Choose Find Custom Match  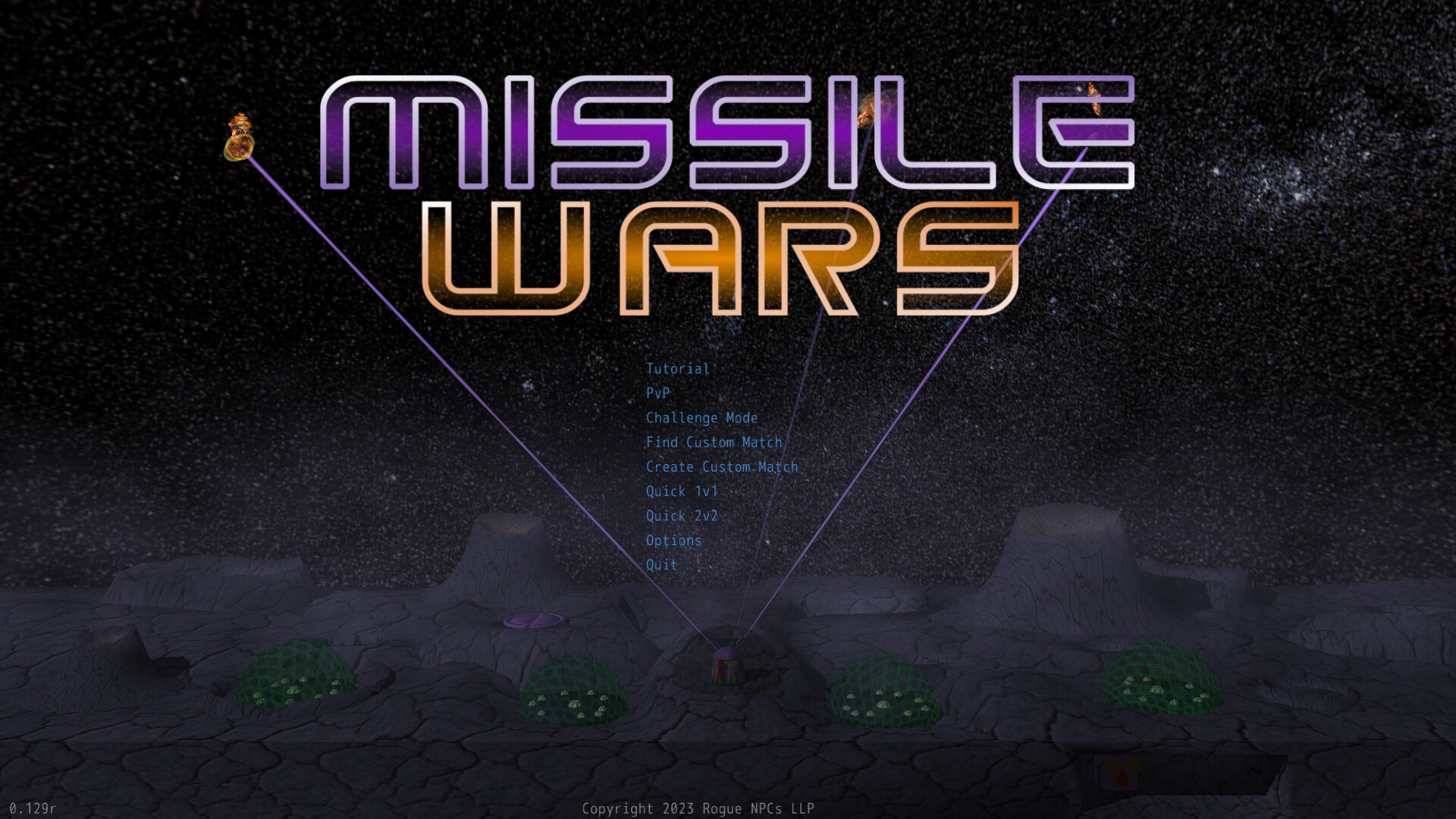coord(714,442)
